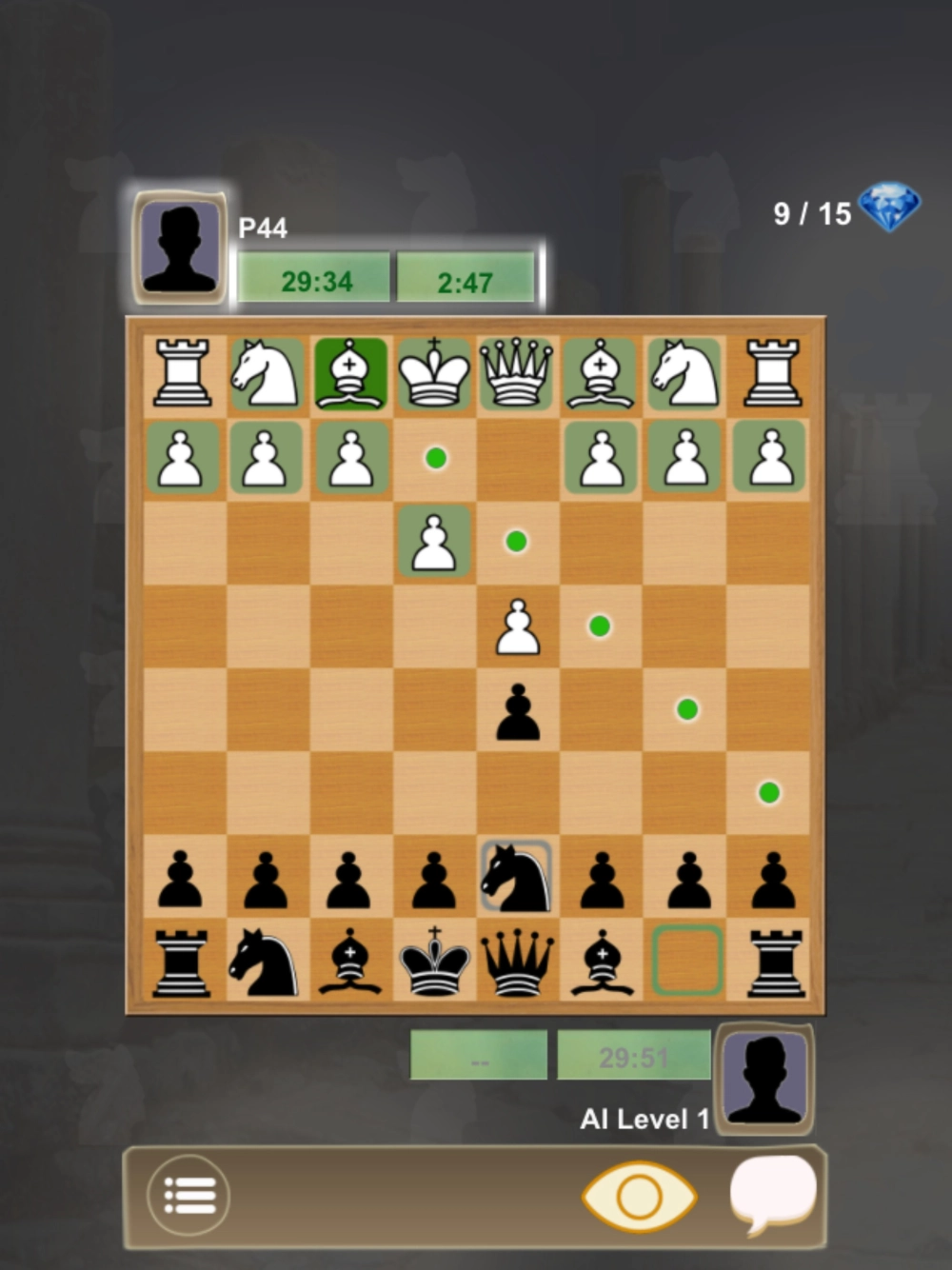Select the white king piece

434,375
